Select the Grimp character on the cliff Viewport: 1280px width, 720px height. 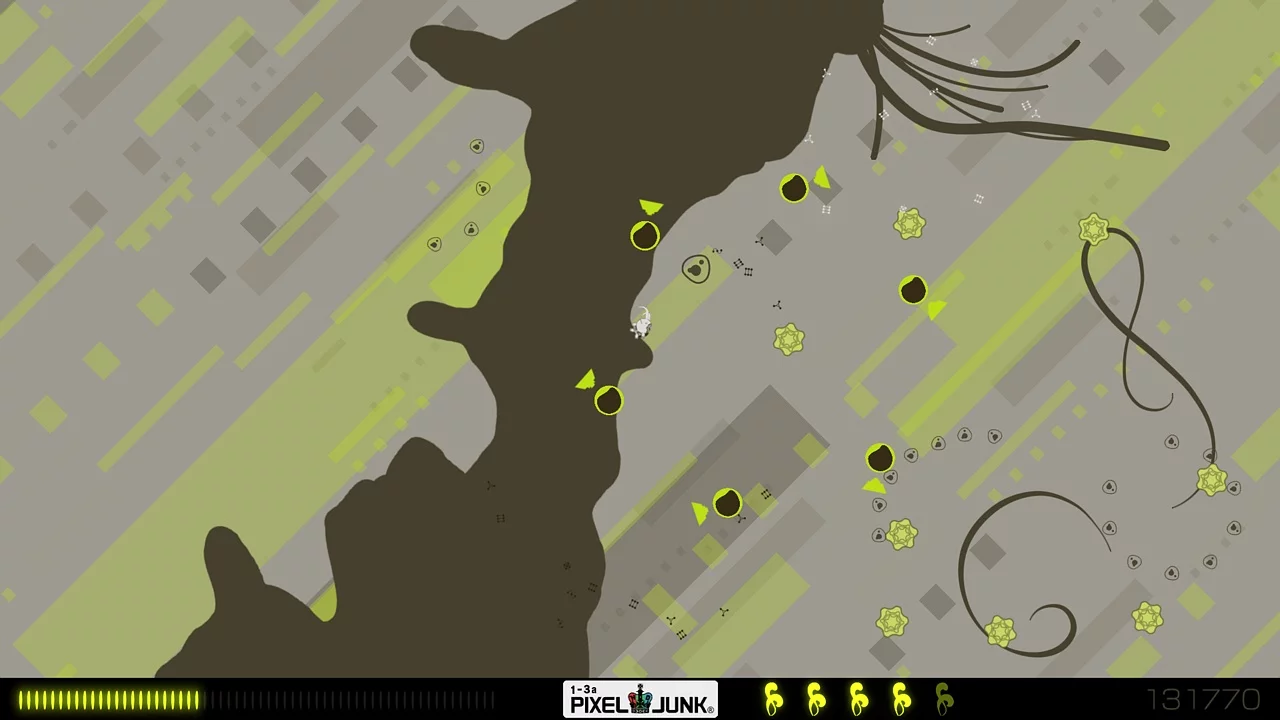[x=640, y=325]
